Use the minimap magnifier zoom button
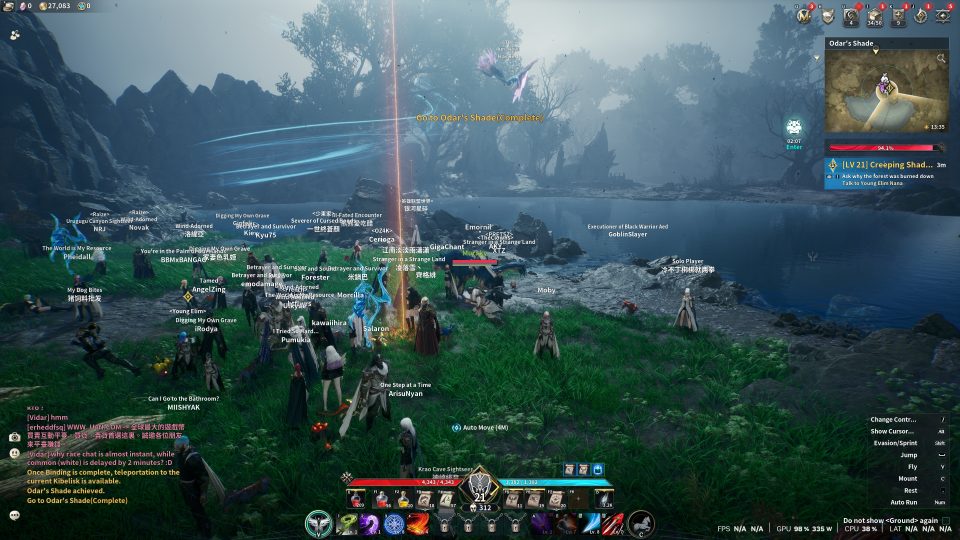 pyautogui.click(x=941, y=60)
